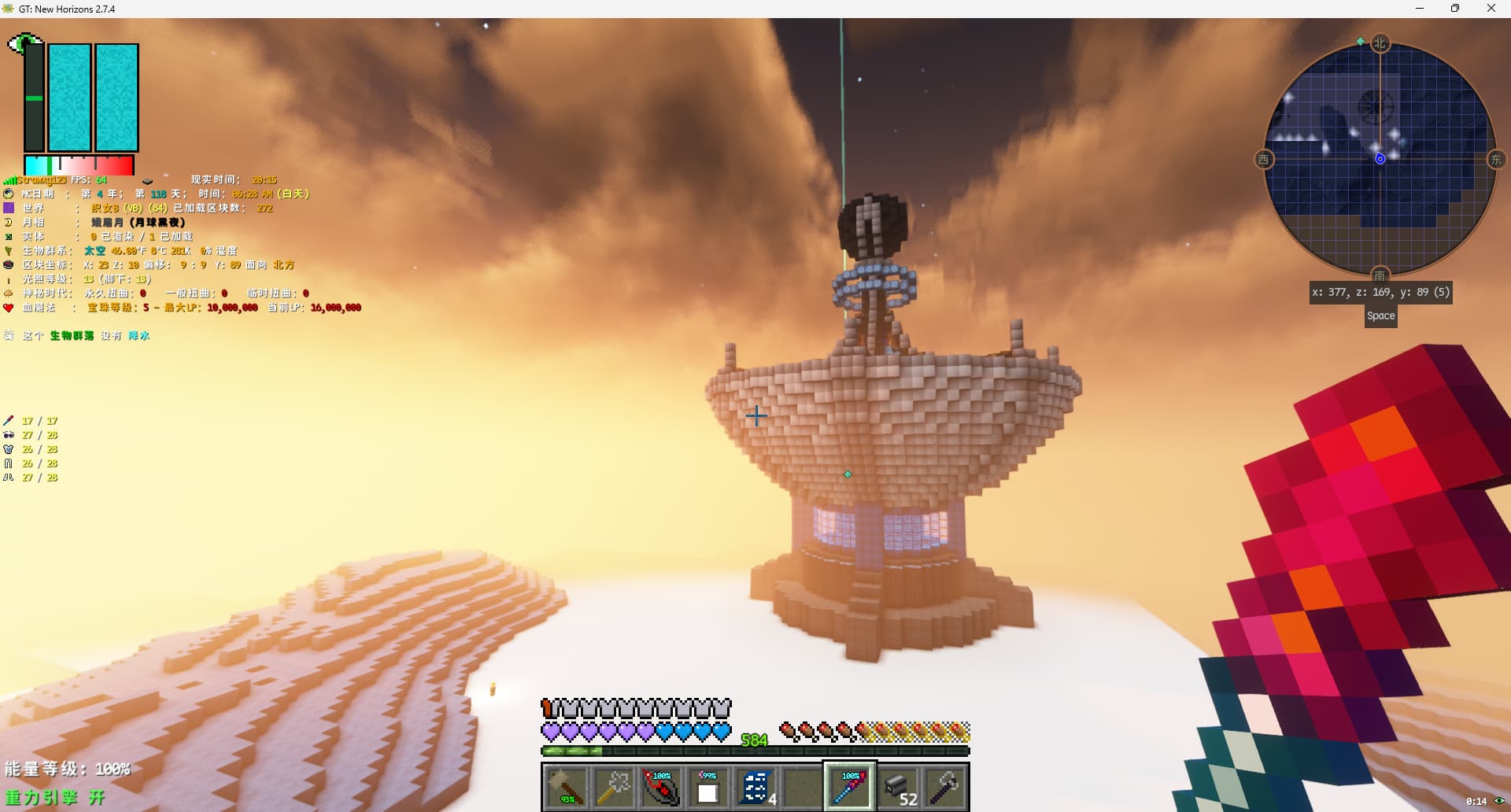Click the east (东) compass marker
This screenshot has height=812, width=1511.
pos(1496,160)
